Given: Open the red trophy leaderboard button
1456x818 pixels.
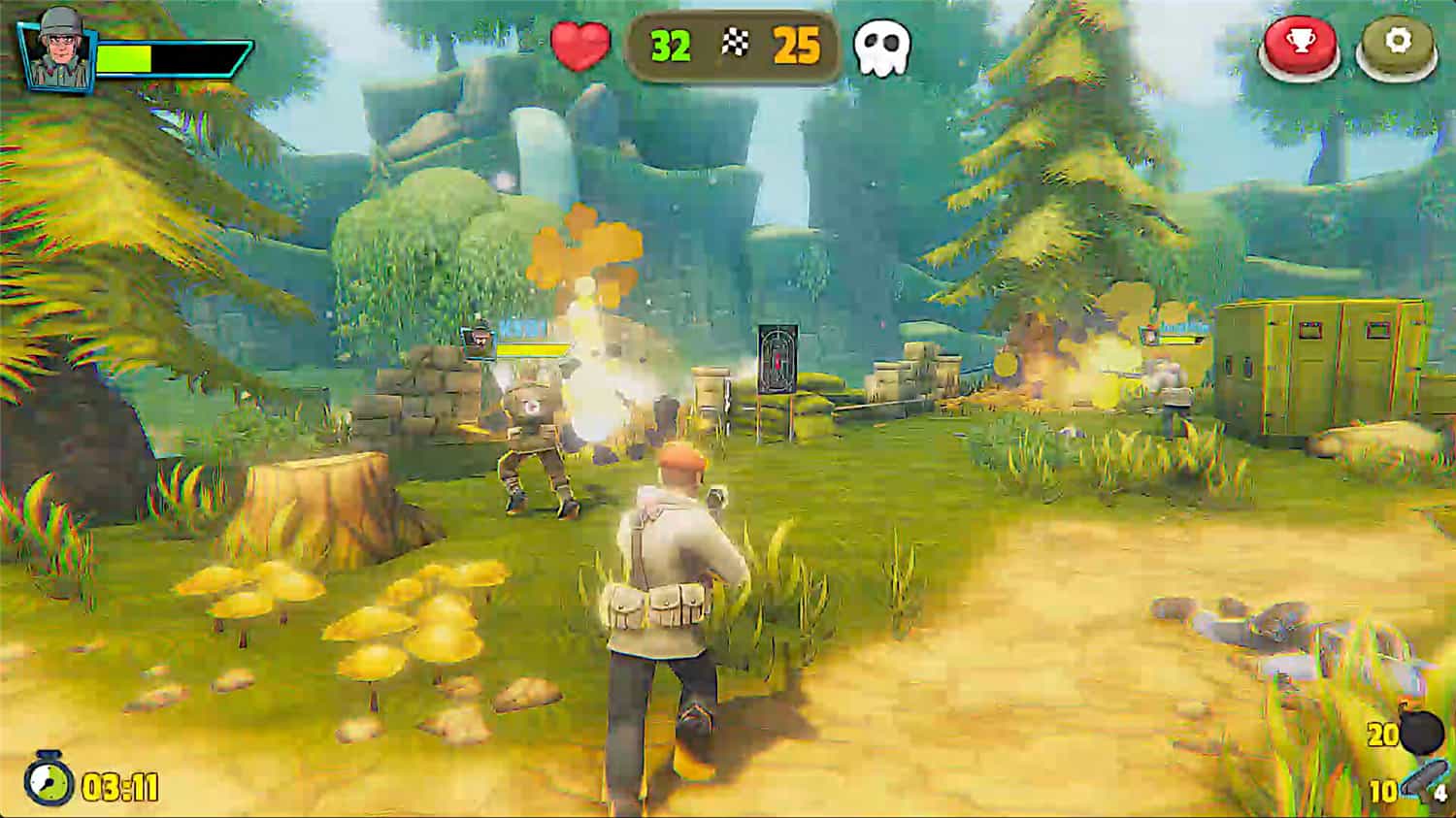Looking at the screenshot, I should point(1299,46).
